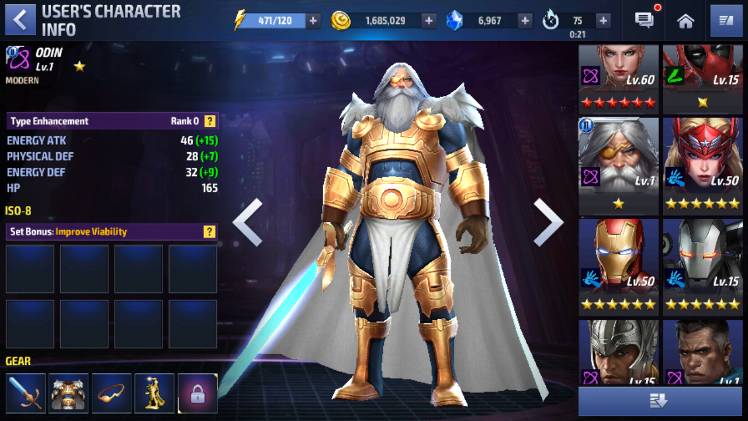Image resolution: width=748 pixels, height=421 pixels.
Task: Go back using the top-left arrow
Action: click(21, 20)
